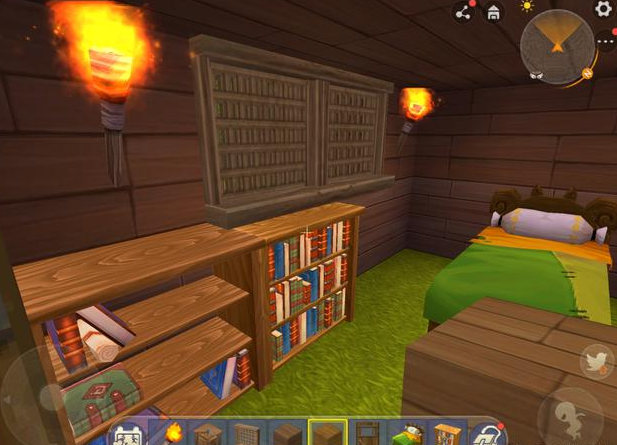Tap the share icon
Viewport: 617px width, 445px height.
464,12
